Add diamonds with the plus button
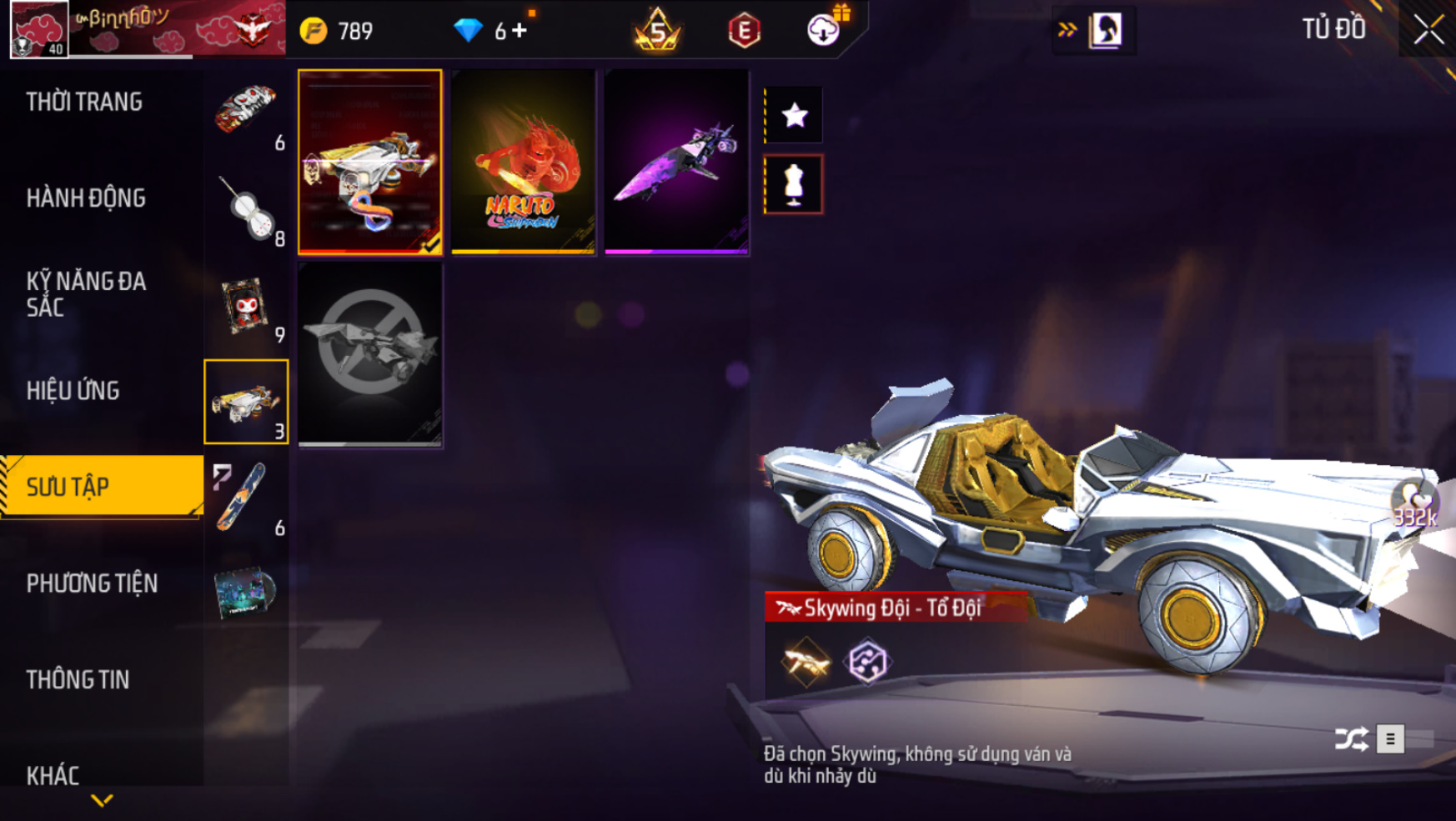The width and height of the screenshot is (1456, 821). click(520, 31)
